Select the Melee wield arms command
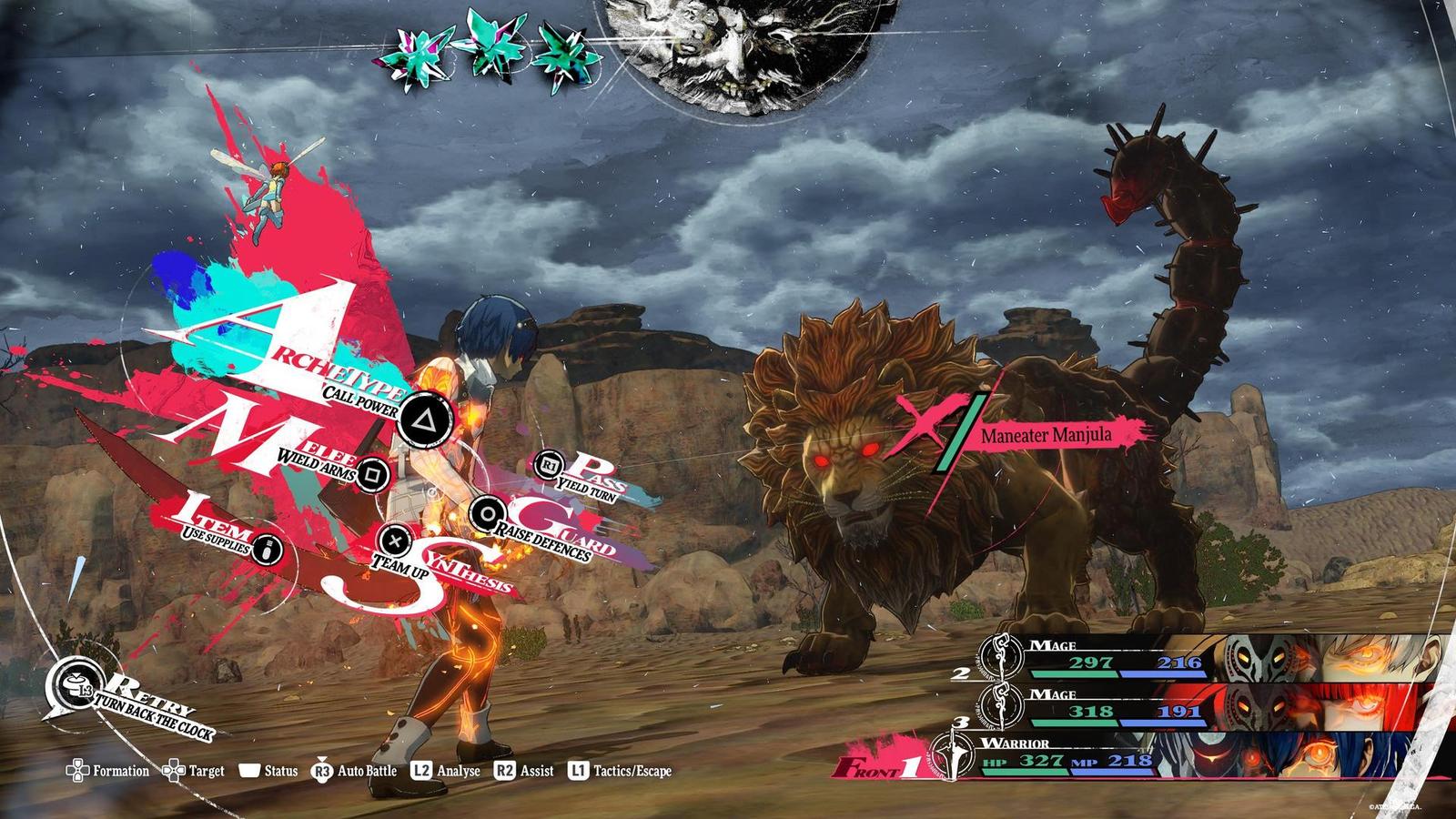1456x819 pixels. [369, 473]
